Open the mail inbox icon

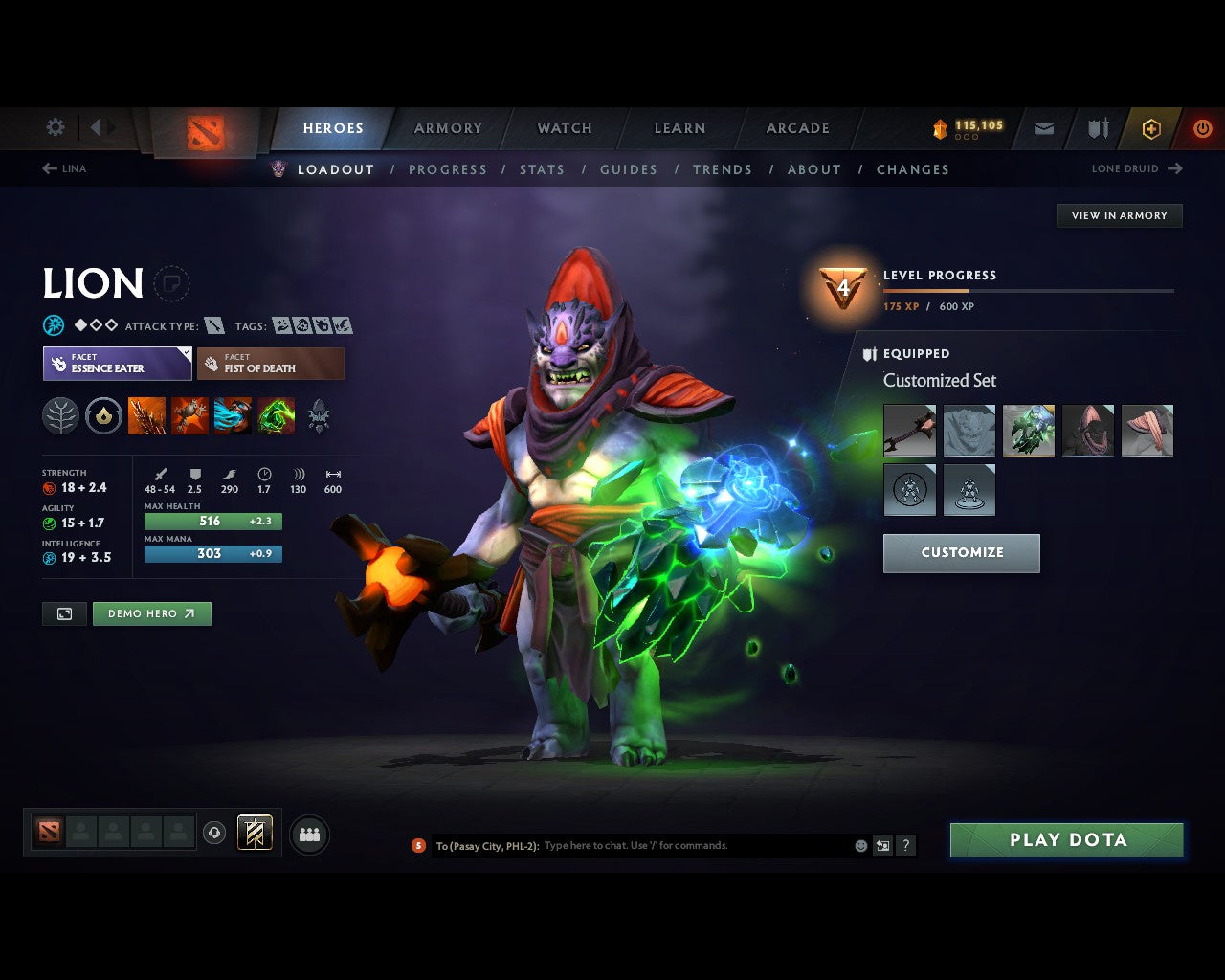(1042, 128)
